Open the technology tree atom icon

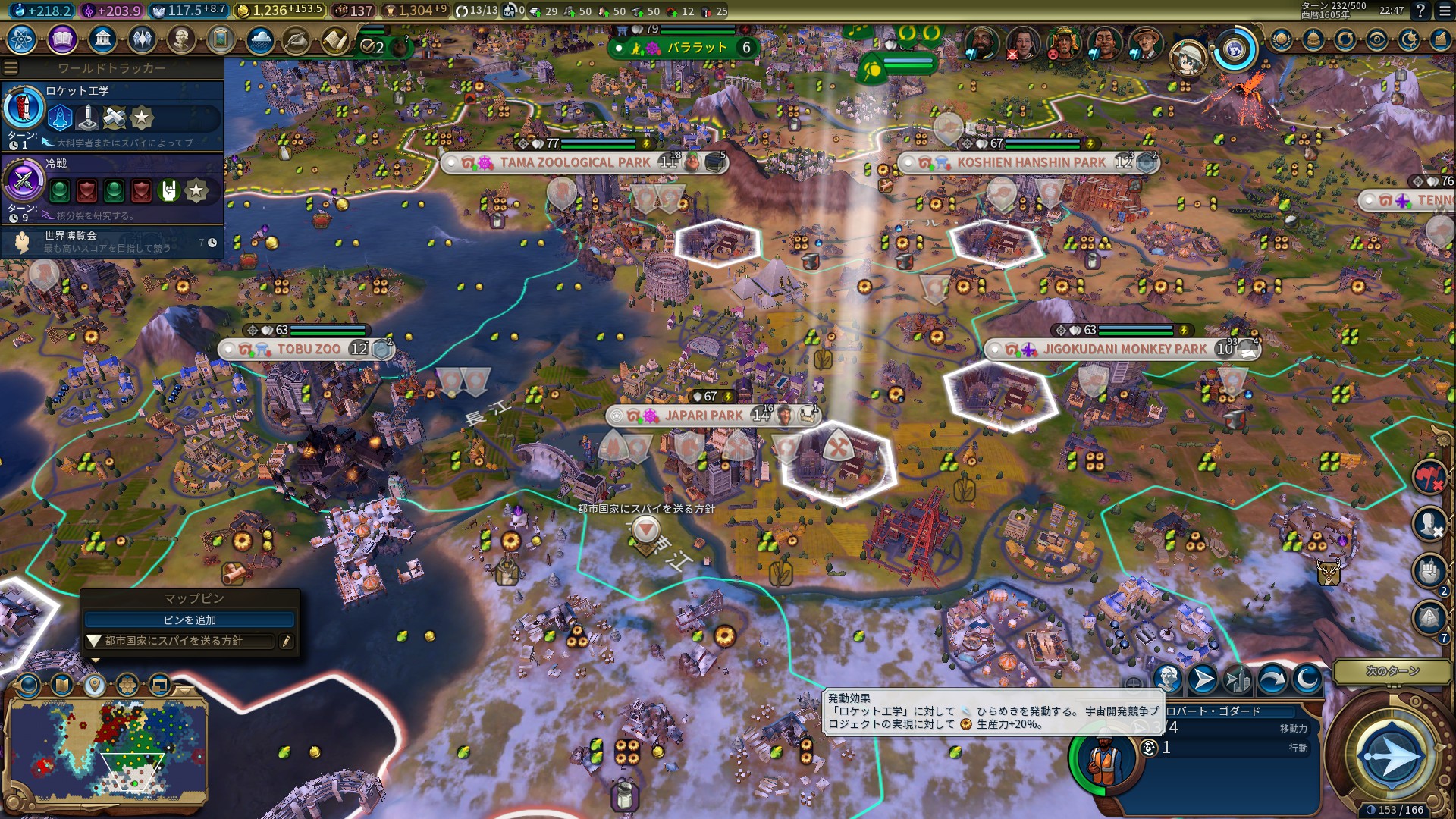(22, 39)
